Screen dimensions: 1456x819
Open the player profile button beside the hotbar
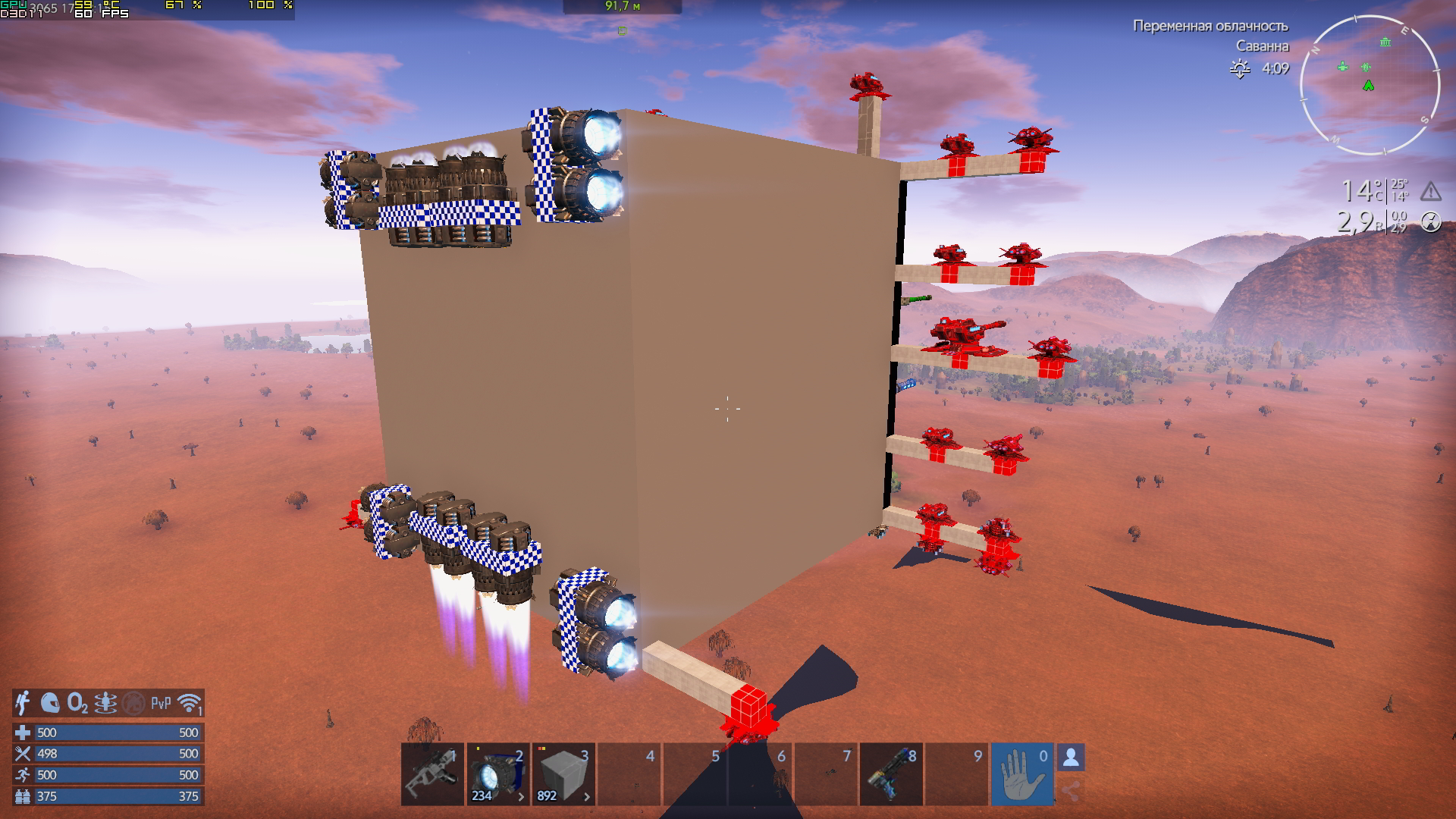(x=1071, y=757)
